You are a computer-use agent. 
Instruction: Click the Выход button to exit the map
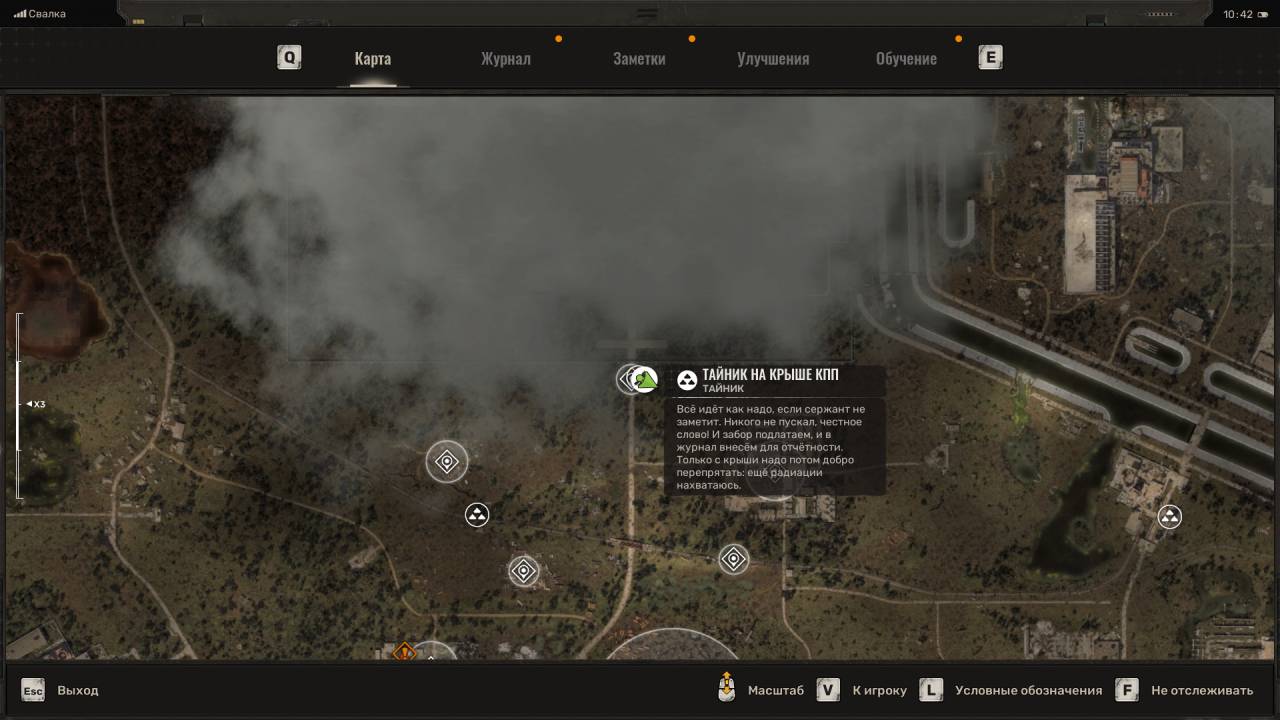coord(77,690)
